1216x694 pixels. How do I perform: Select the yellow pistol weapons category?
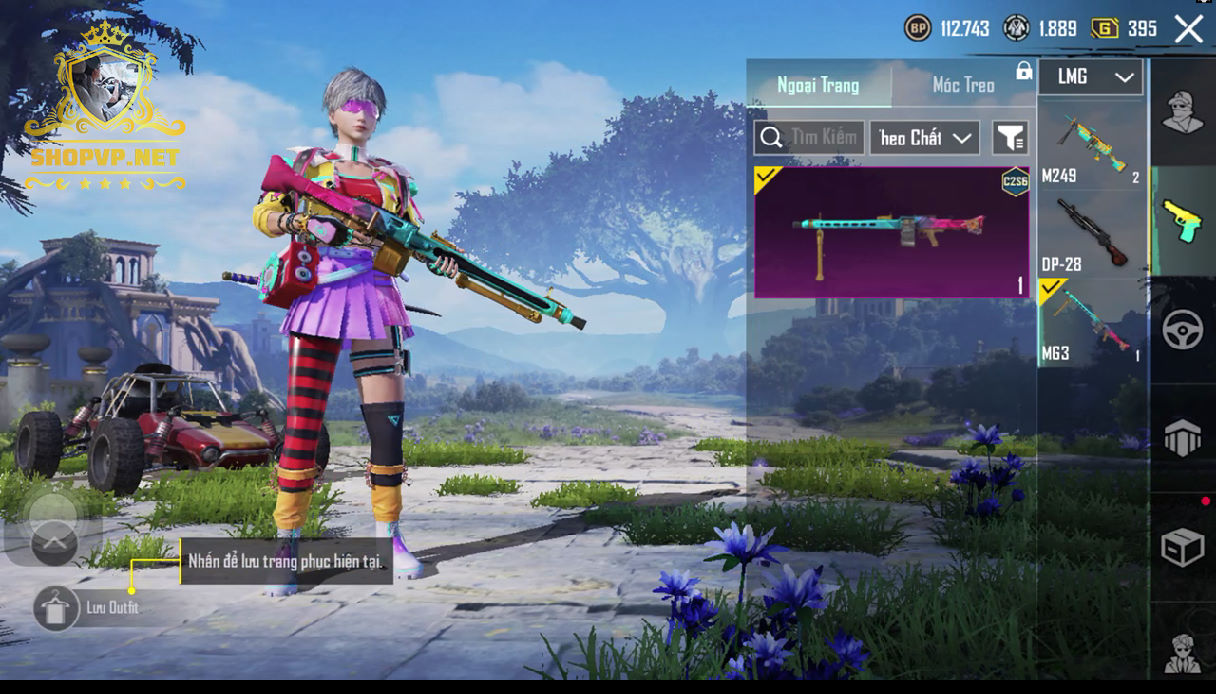1182,220
